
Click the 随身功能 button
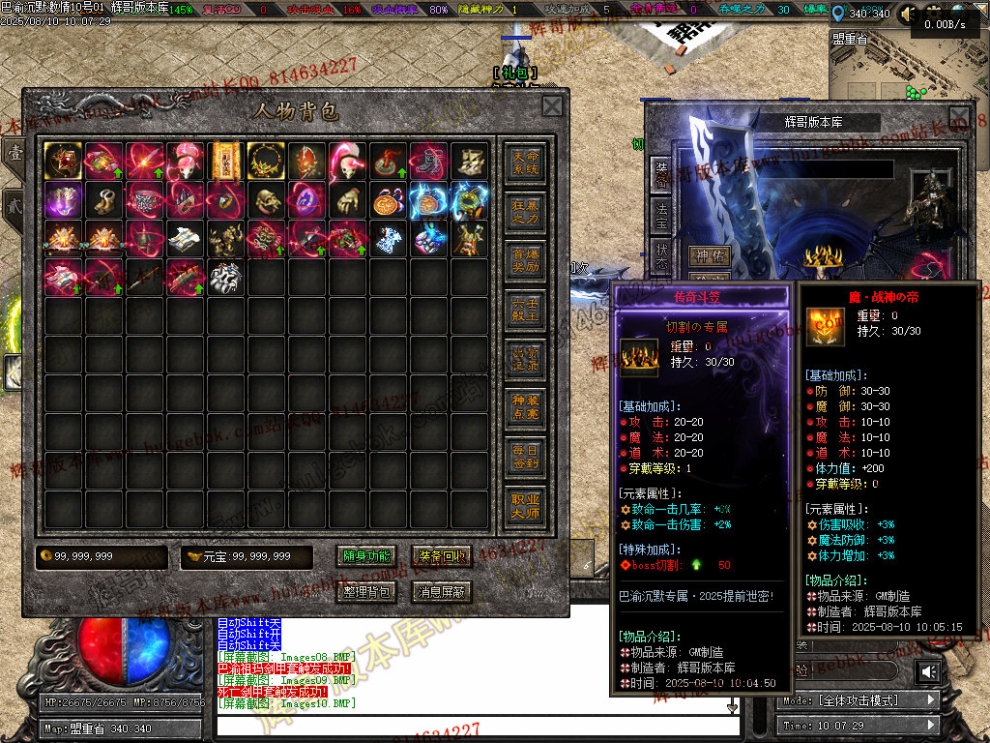(367, 557)
